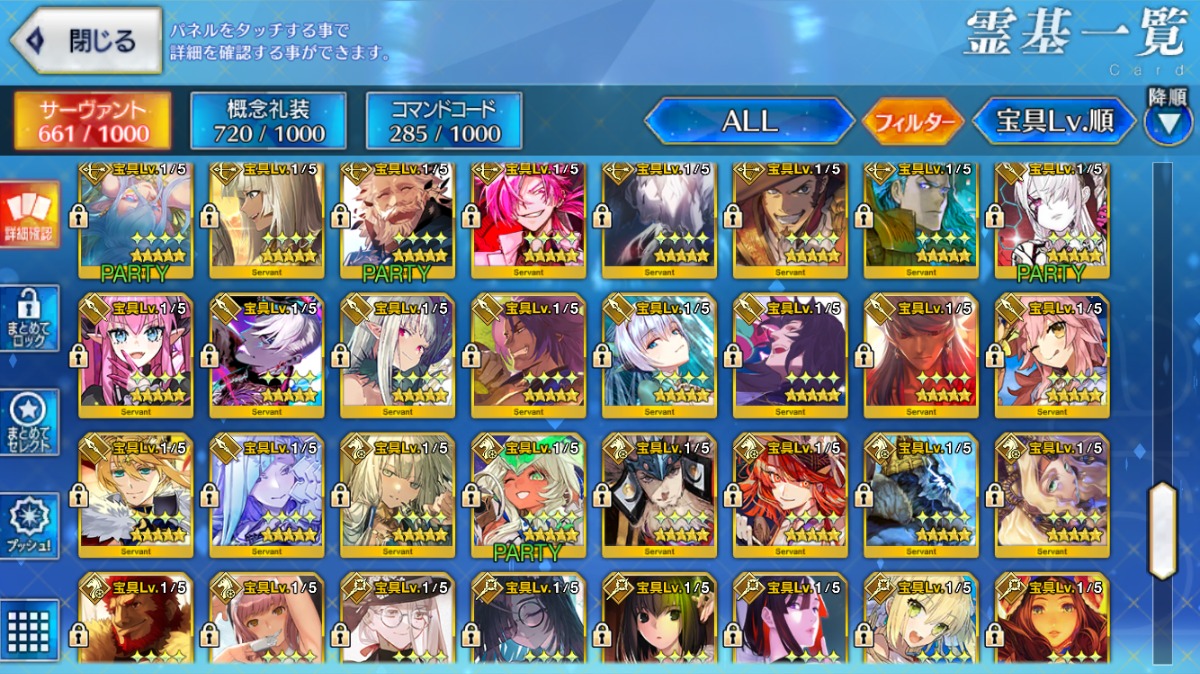
Task: Select the まとめてロック bulk lock button
Action: (29, 317)
